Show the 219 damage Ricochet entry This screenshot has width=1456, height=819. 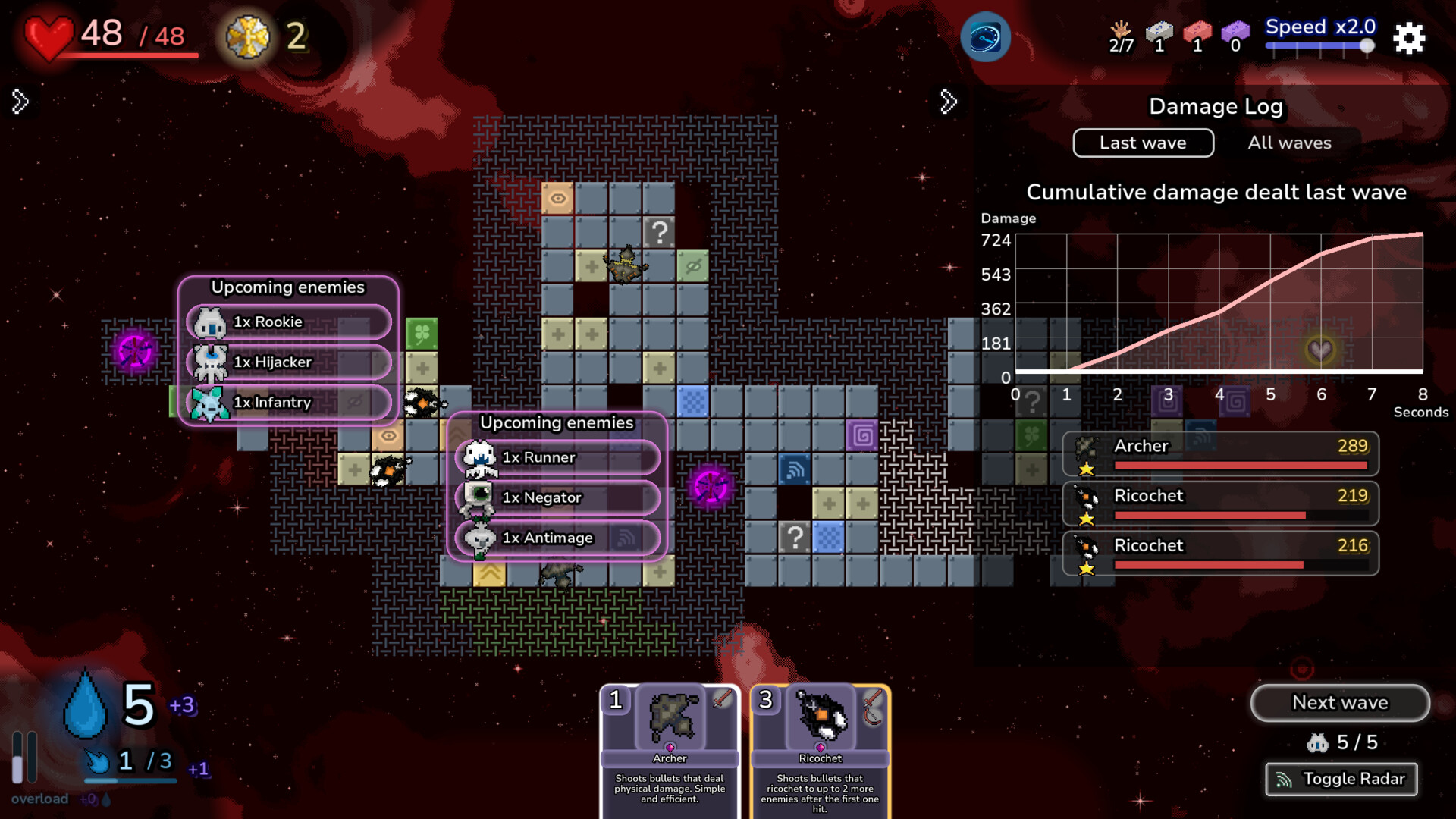coord(1220,504)
